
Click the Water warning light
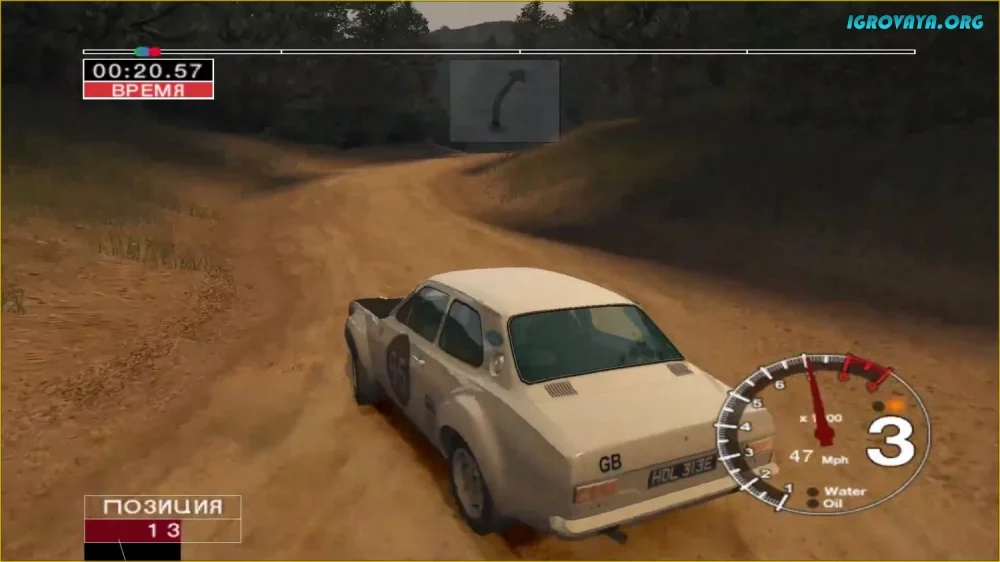pyautogui.click(x=813, y=491)
